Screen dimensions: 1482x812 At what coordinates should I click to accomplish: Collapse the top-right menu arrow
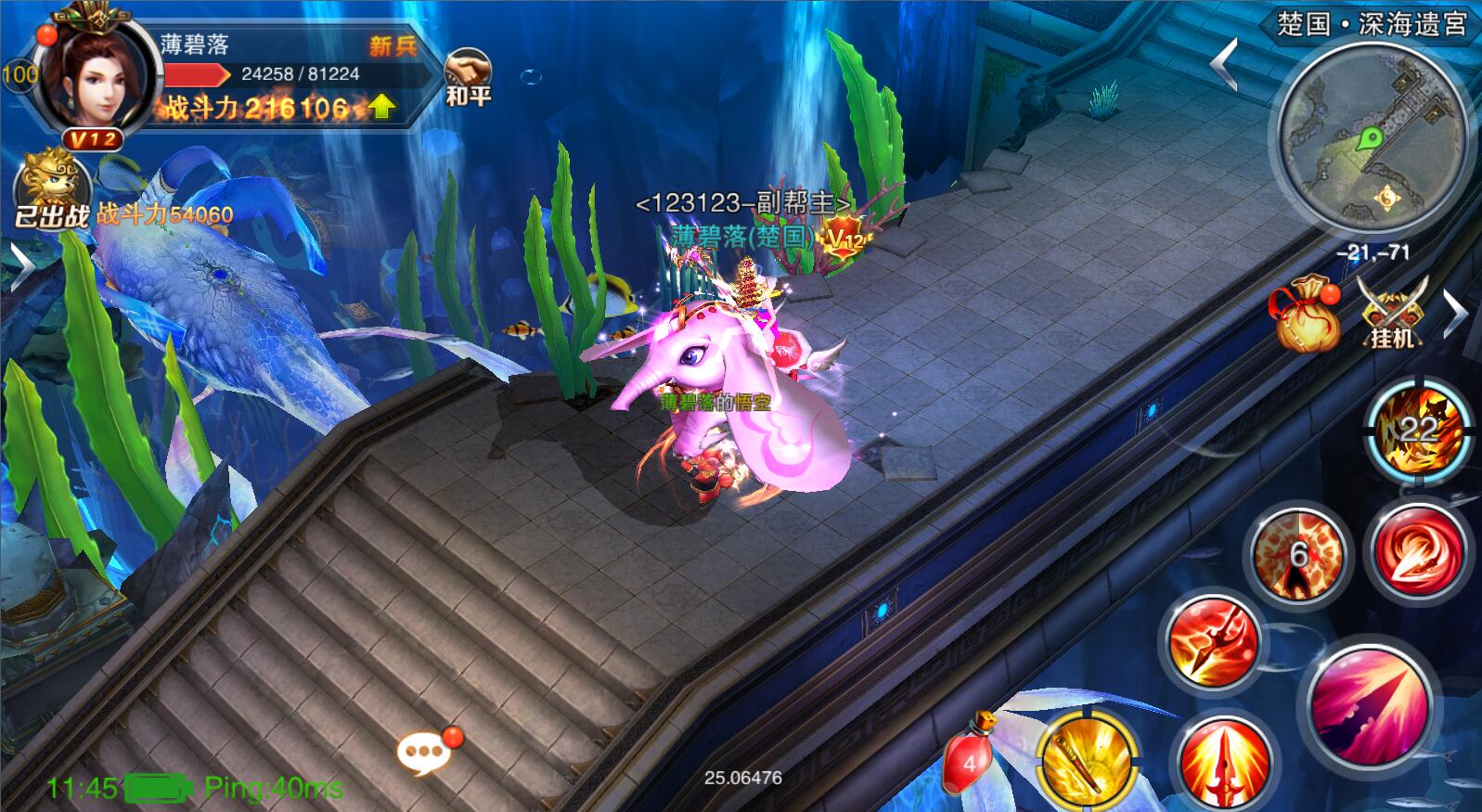pos(1226,63)
